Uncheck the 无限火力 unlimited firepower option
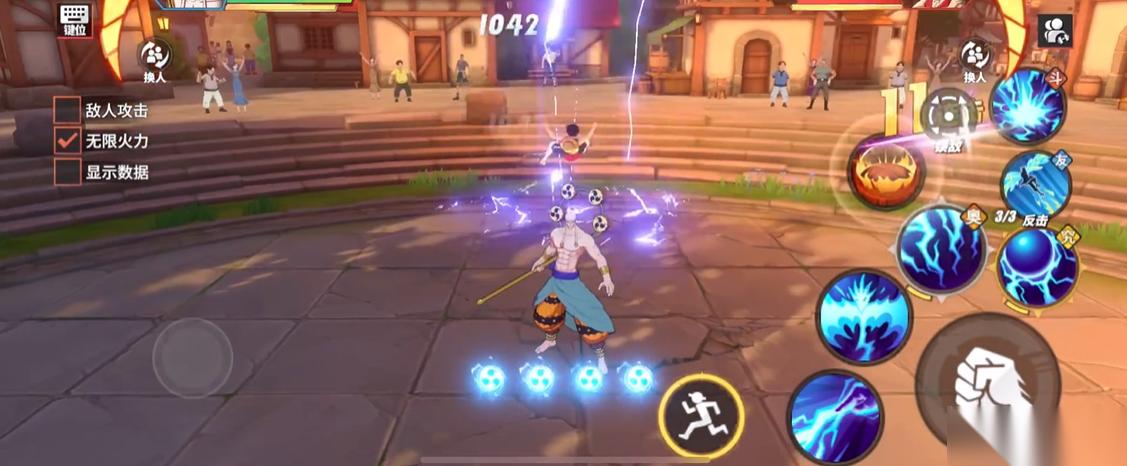1127x466 pixels. (x=67, y=141)
